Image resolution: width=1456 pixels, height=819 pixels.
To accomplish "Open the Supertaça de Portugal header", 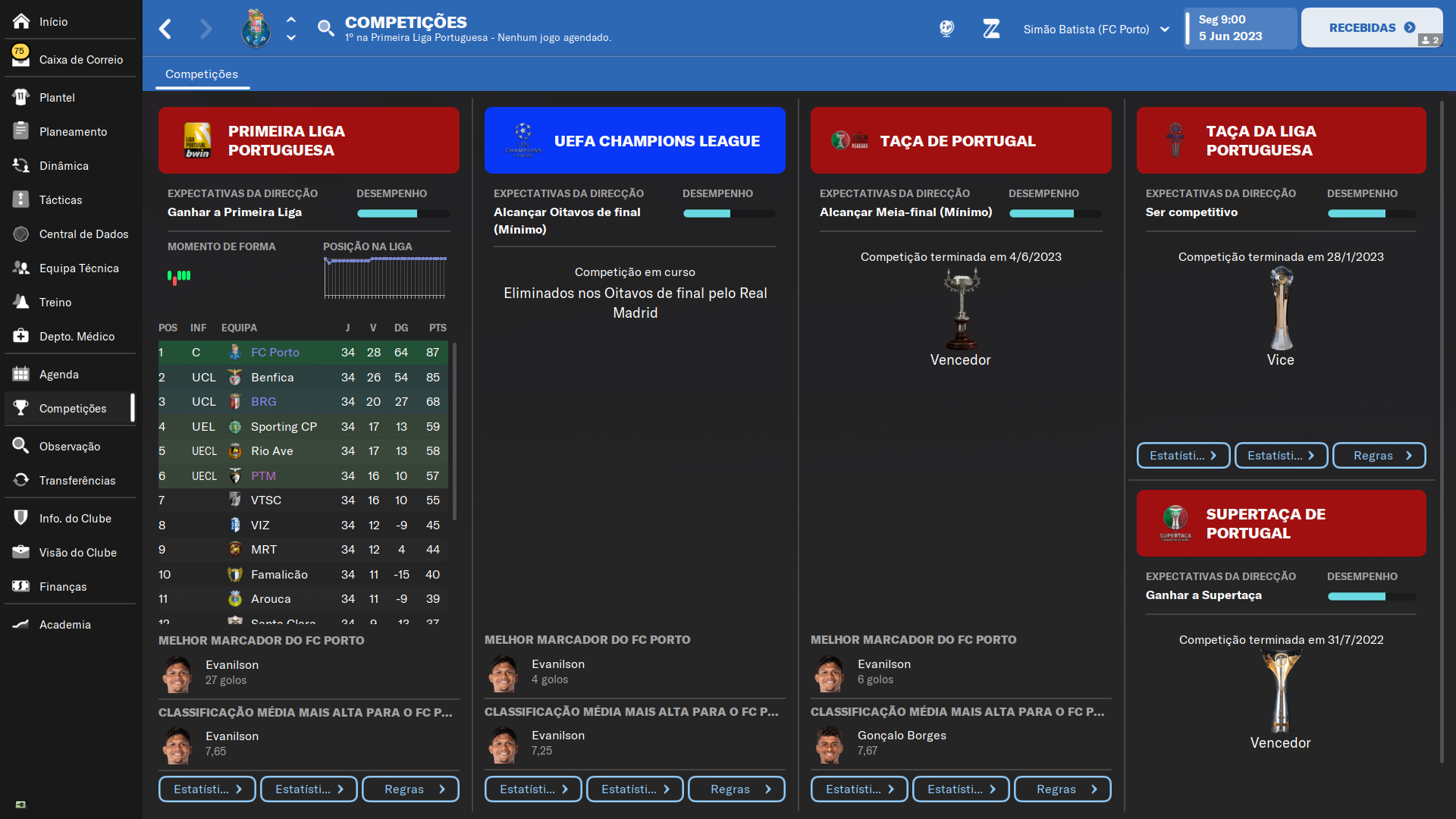I will (x=1281, y=524).
